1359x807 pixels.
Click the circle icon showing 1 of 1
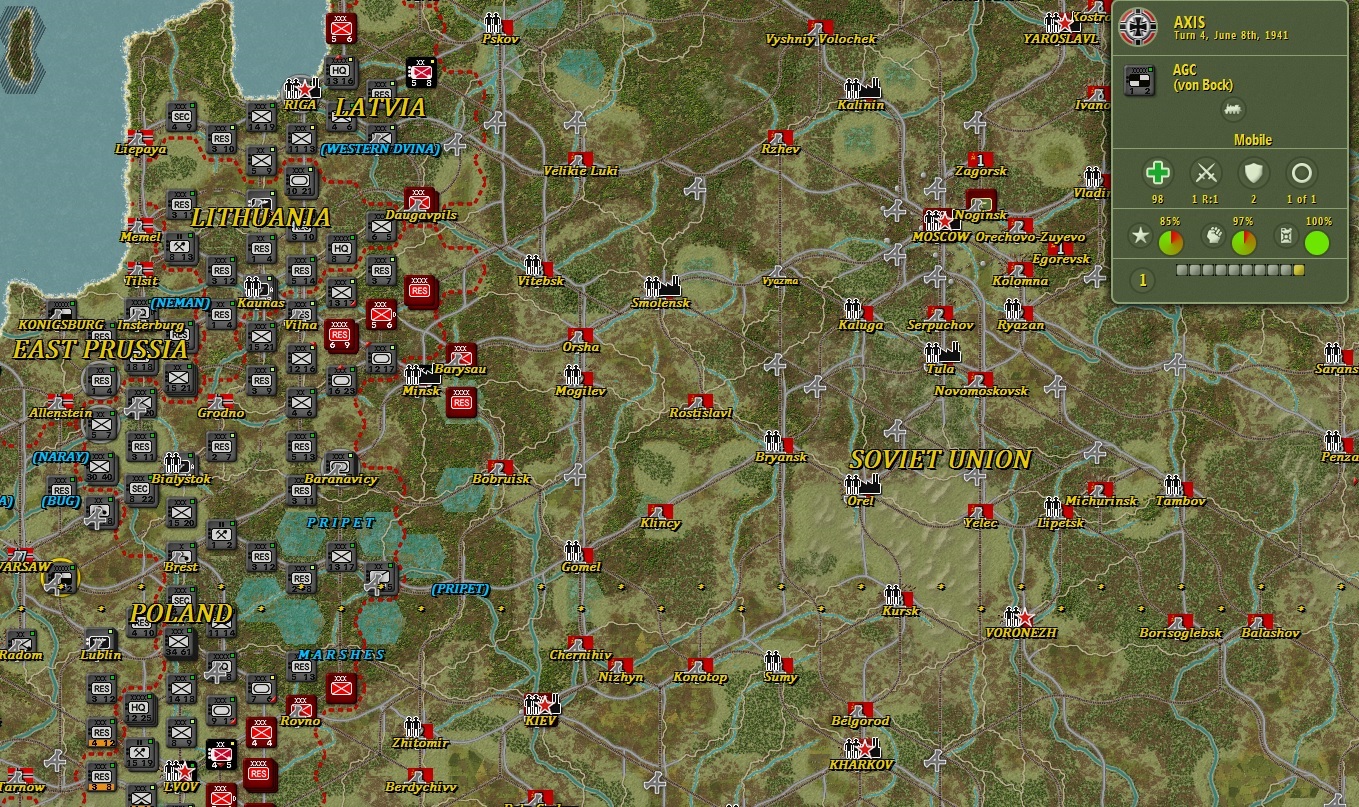coord(1302,172)
